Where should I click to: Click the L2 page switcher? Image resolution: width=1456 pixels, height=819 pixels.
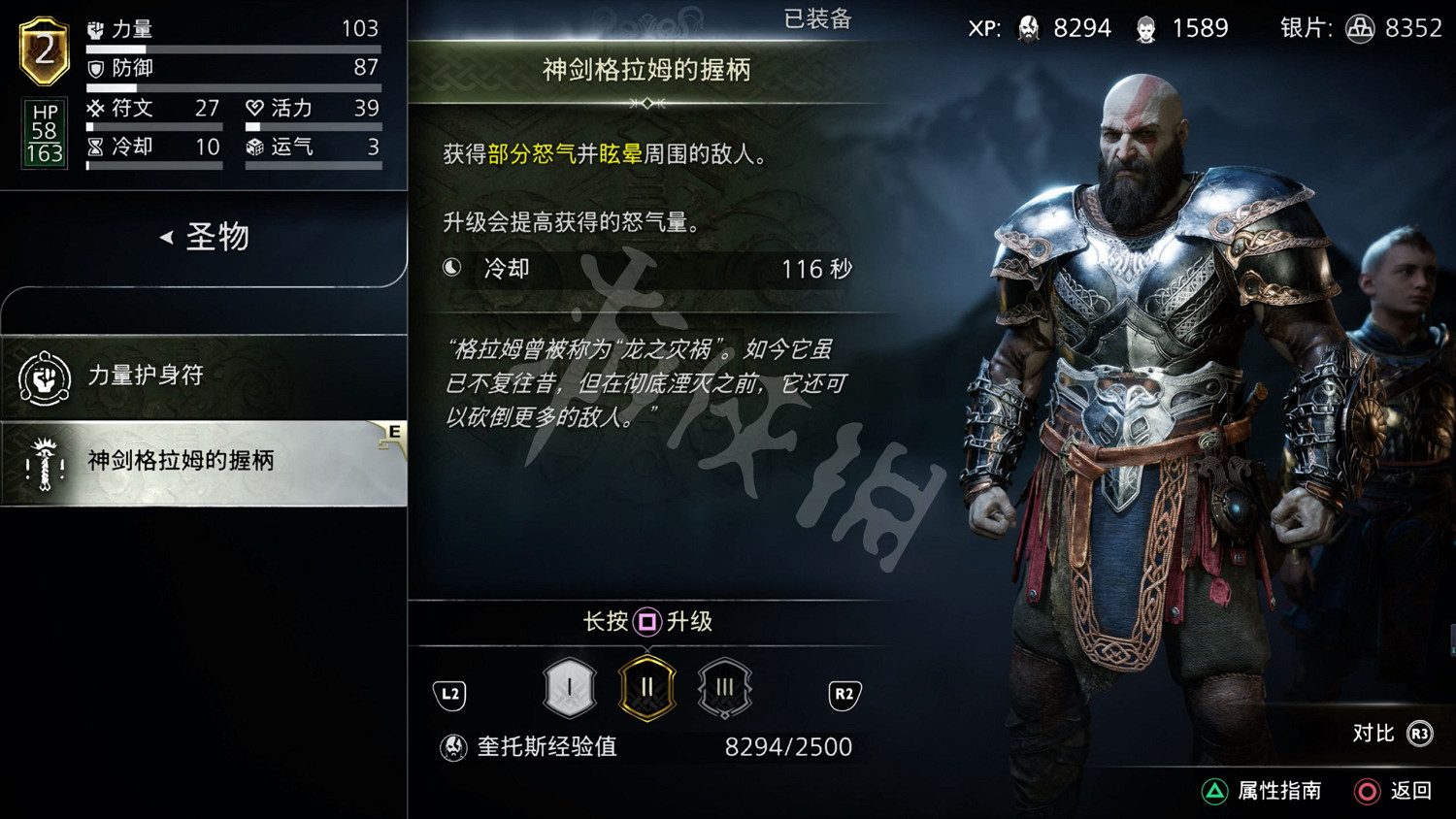449,695
